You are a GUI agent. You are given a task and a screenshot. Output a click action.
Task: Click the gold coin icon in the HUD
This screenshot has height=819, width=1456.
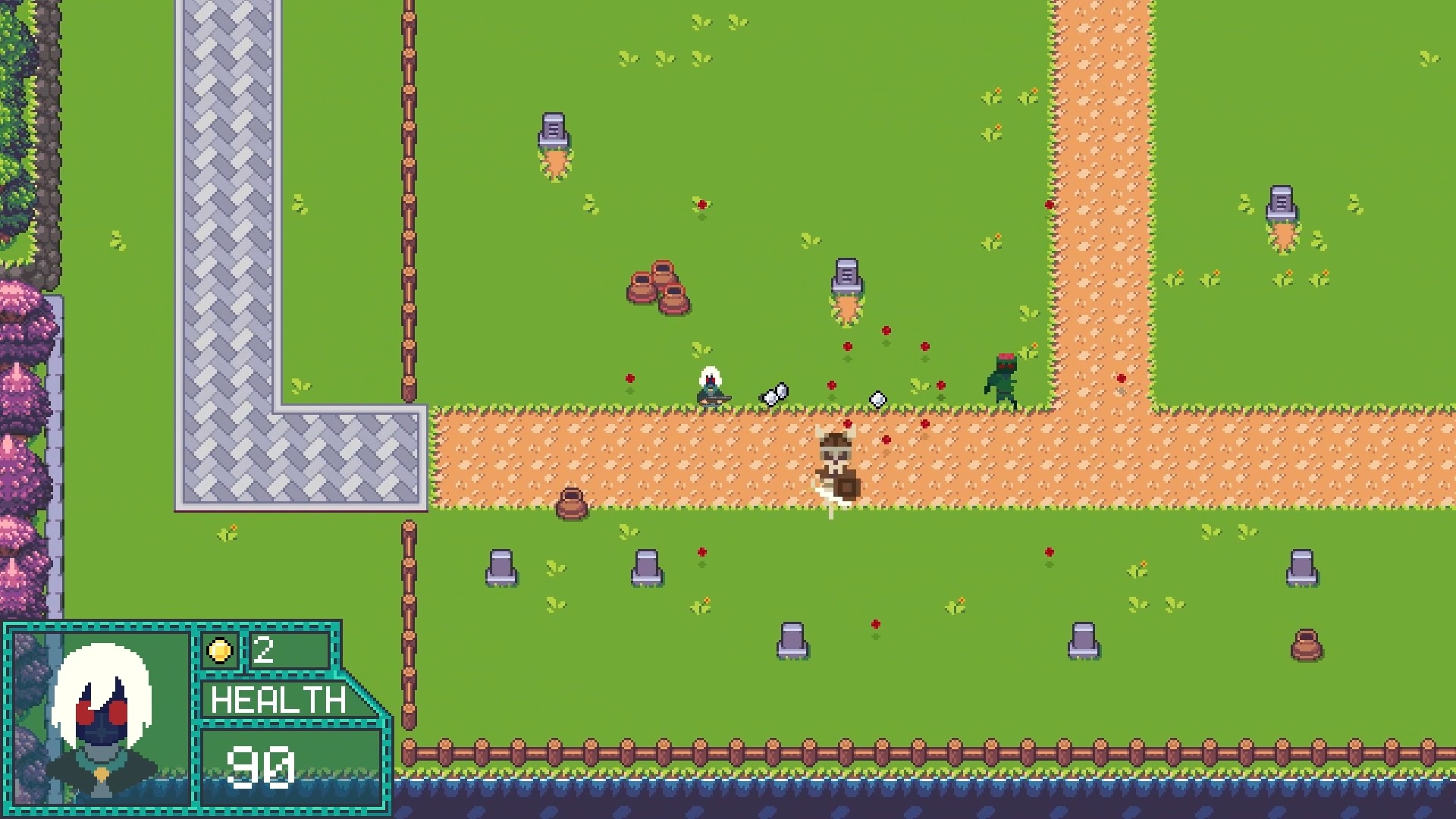(219, 649)
